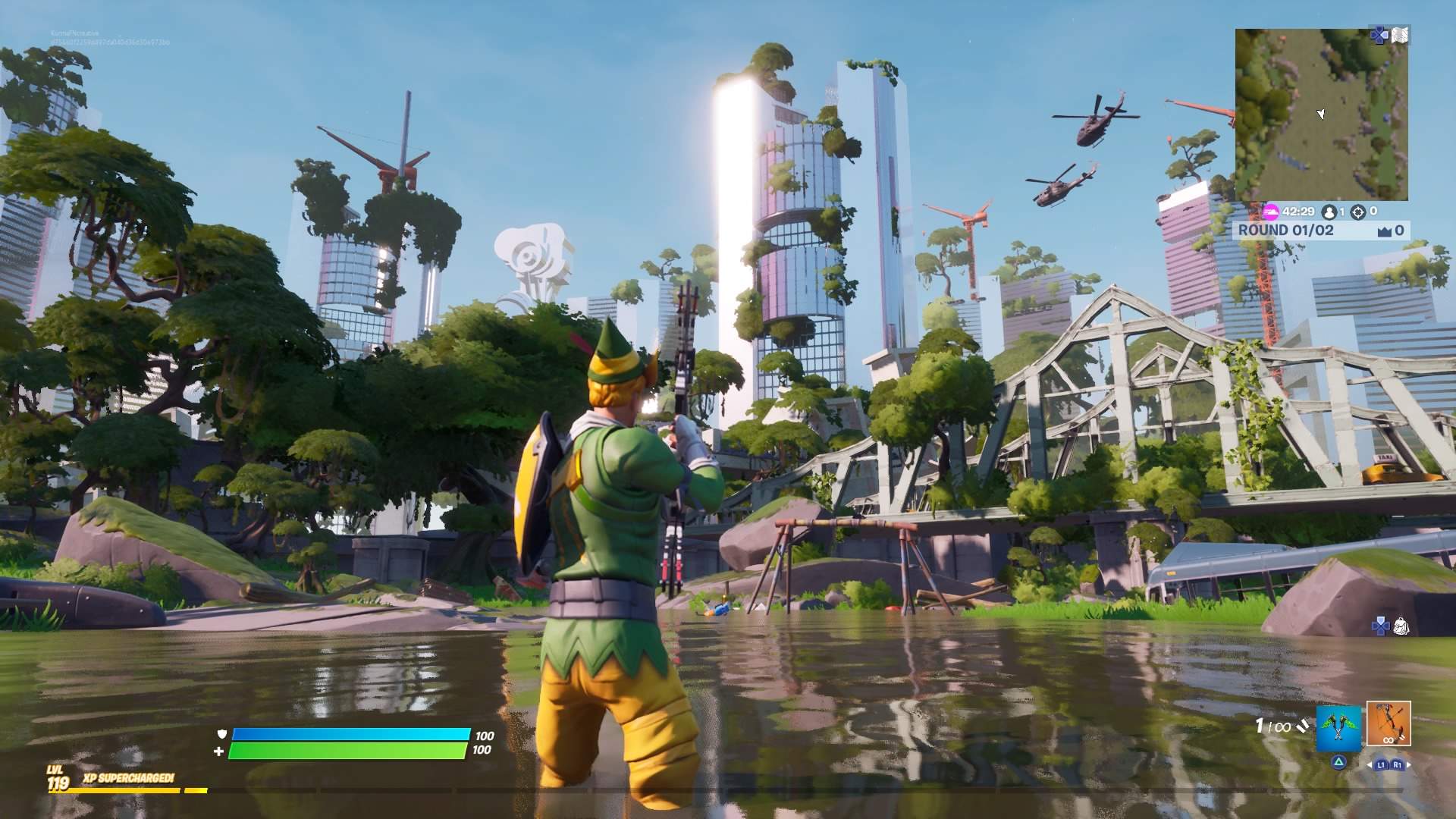Image resolution: width=1456 pixels, height=819 pixels.
Task: Click the crown score icon
Action: 1385,230
